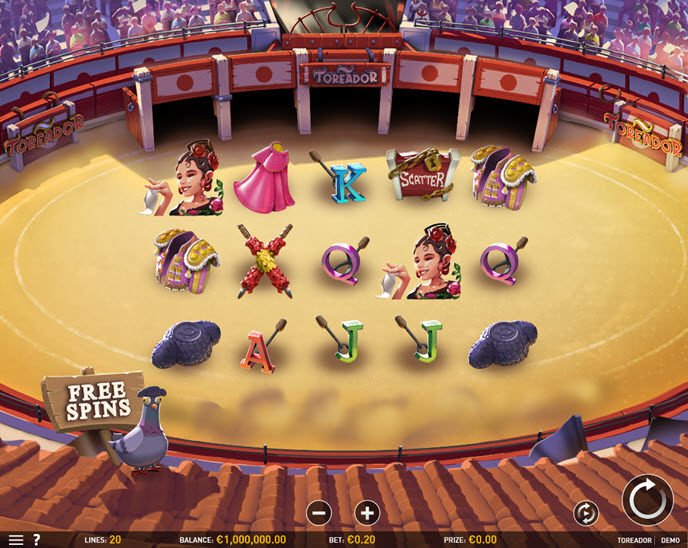Screen dimensions: 688x548
Task: Decrease the bet with the minus button
Action: tap(319, 513)
